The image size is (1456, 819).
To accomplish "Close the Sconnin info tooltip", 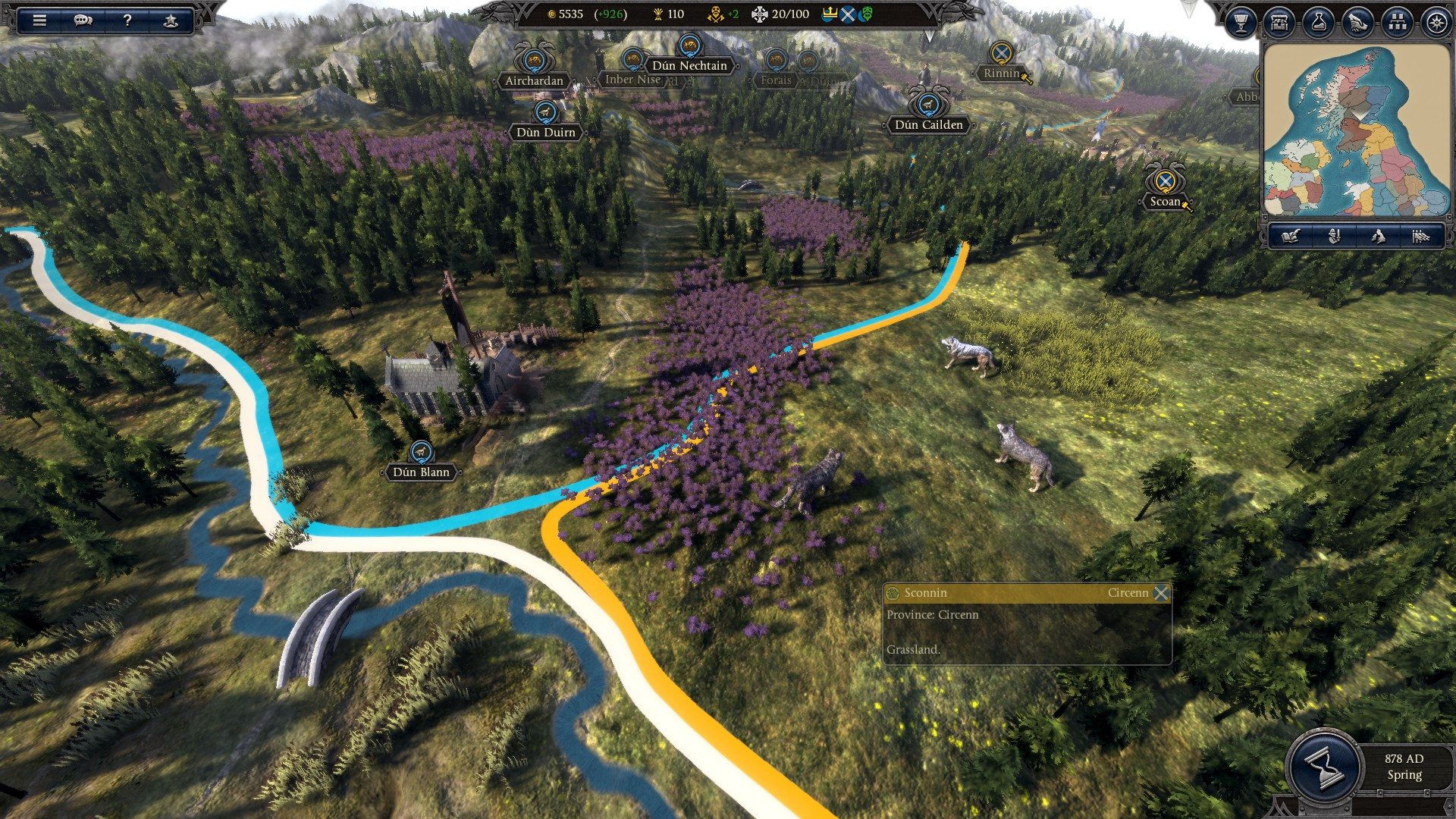I will [x=1161, y=593].
